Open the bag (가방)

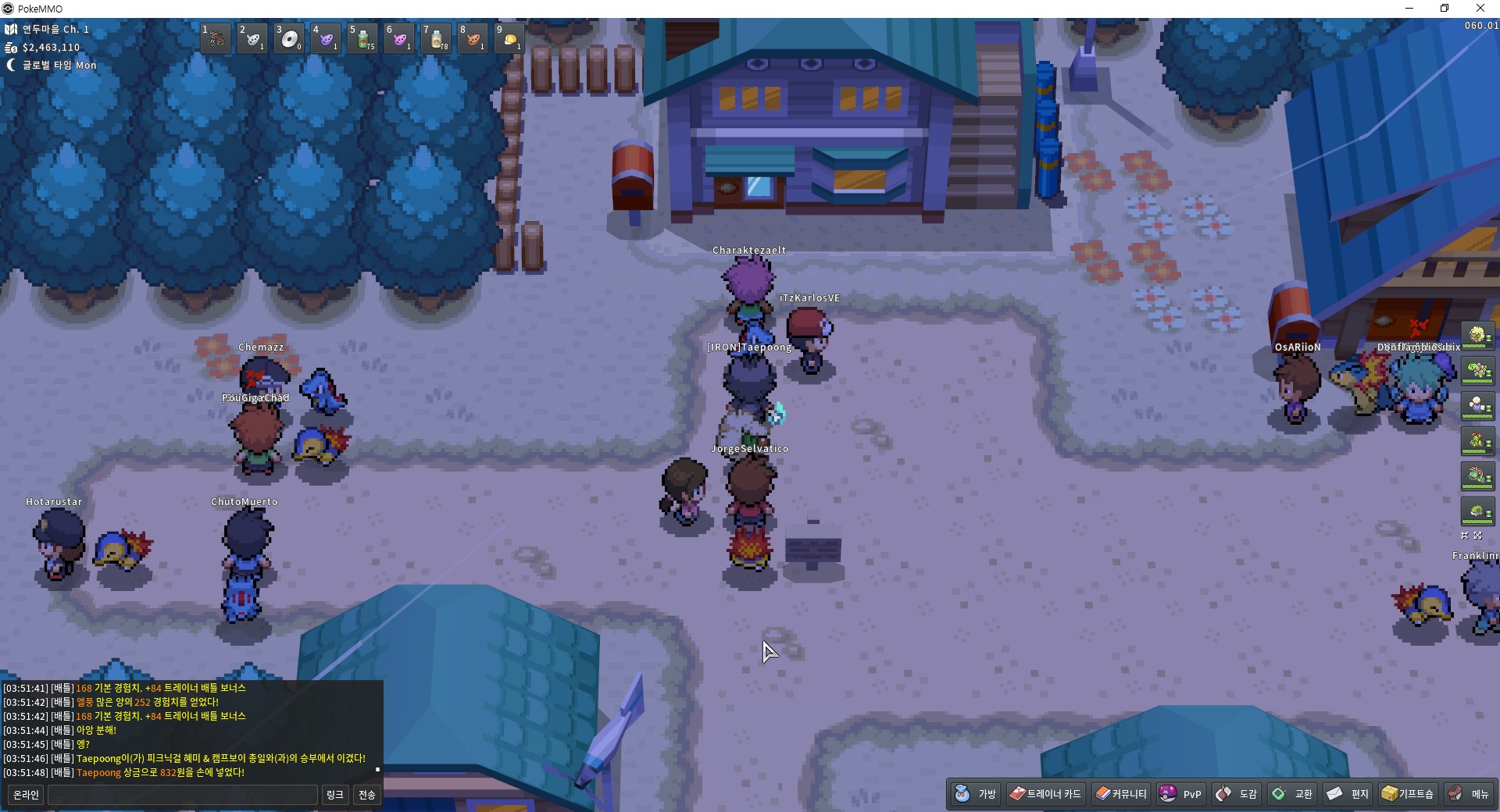[976, 794]
